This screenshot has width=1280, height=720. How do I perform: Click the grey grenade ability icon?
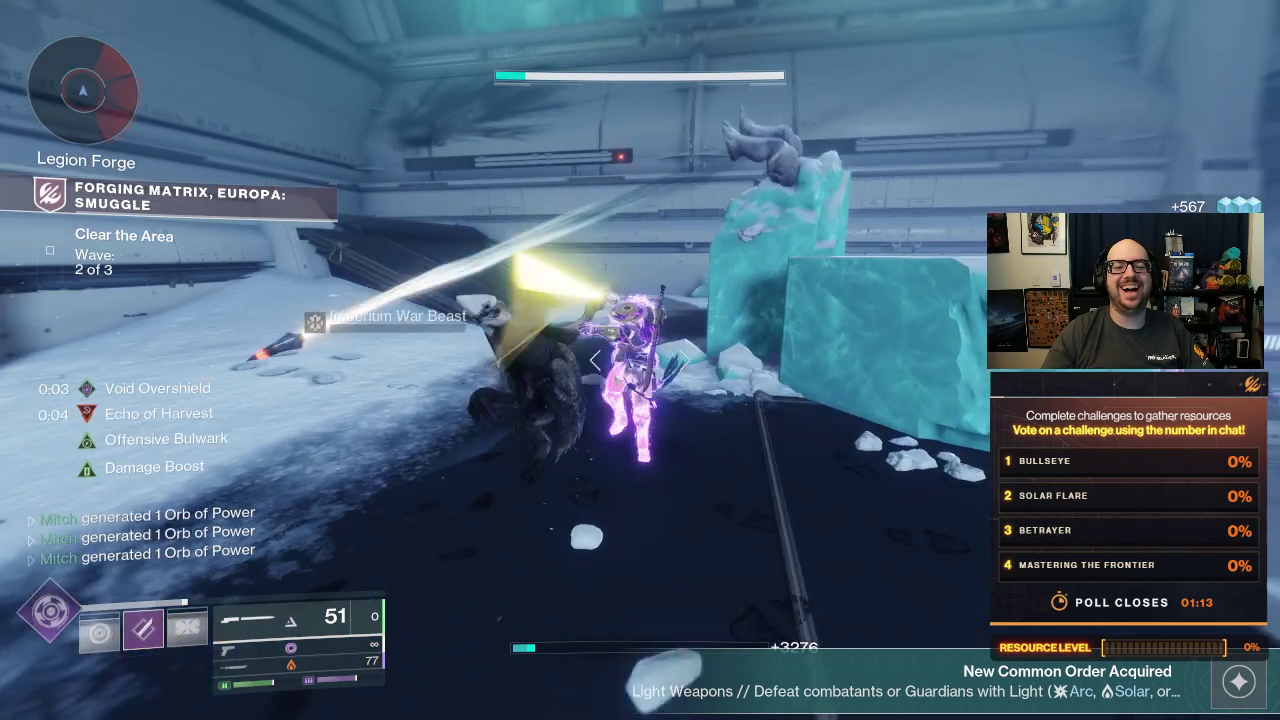tap(99, 632)
